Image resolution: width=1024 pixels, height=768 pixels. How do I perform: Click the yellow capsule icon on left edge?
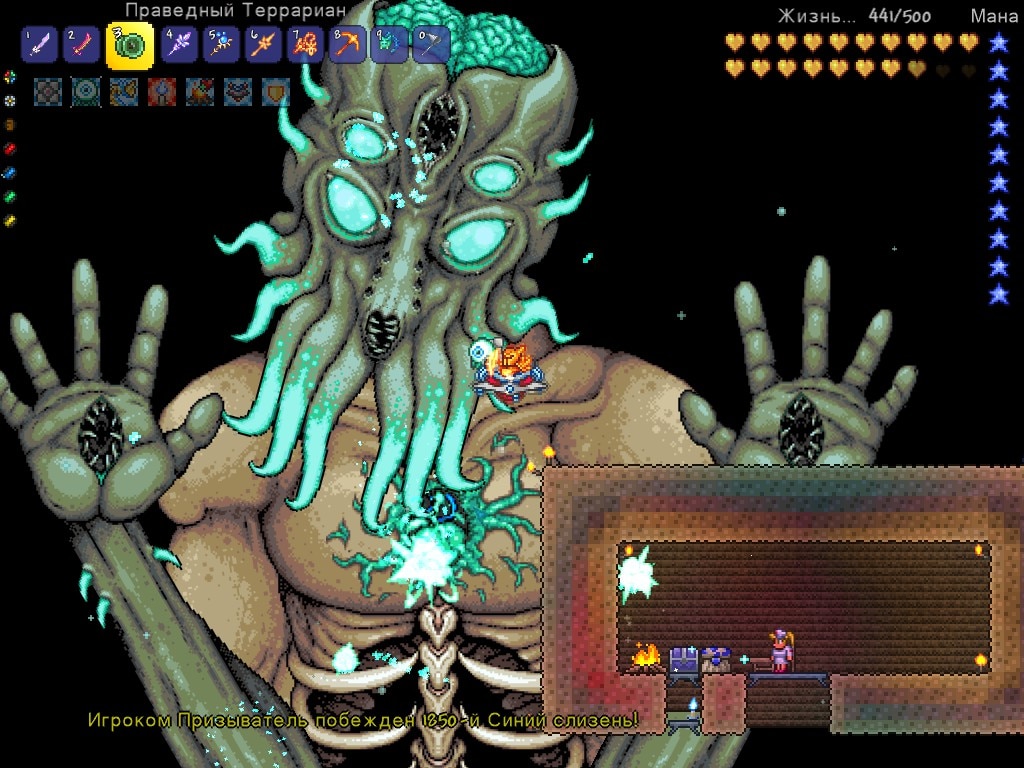(x=10, y=221)
